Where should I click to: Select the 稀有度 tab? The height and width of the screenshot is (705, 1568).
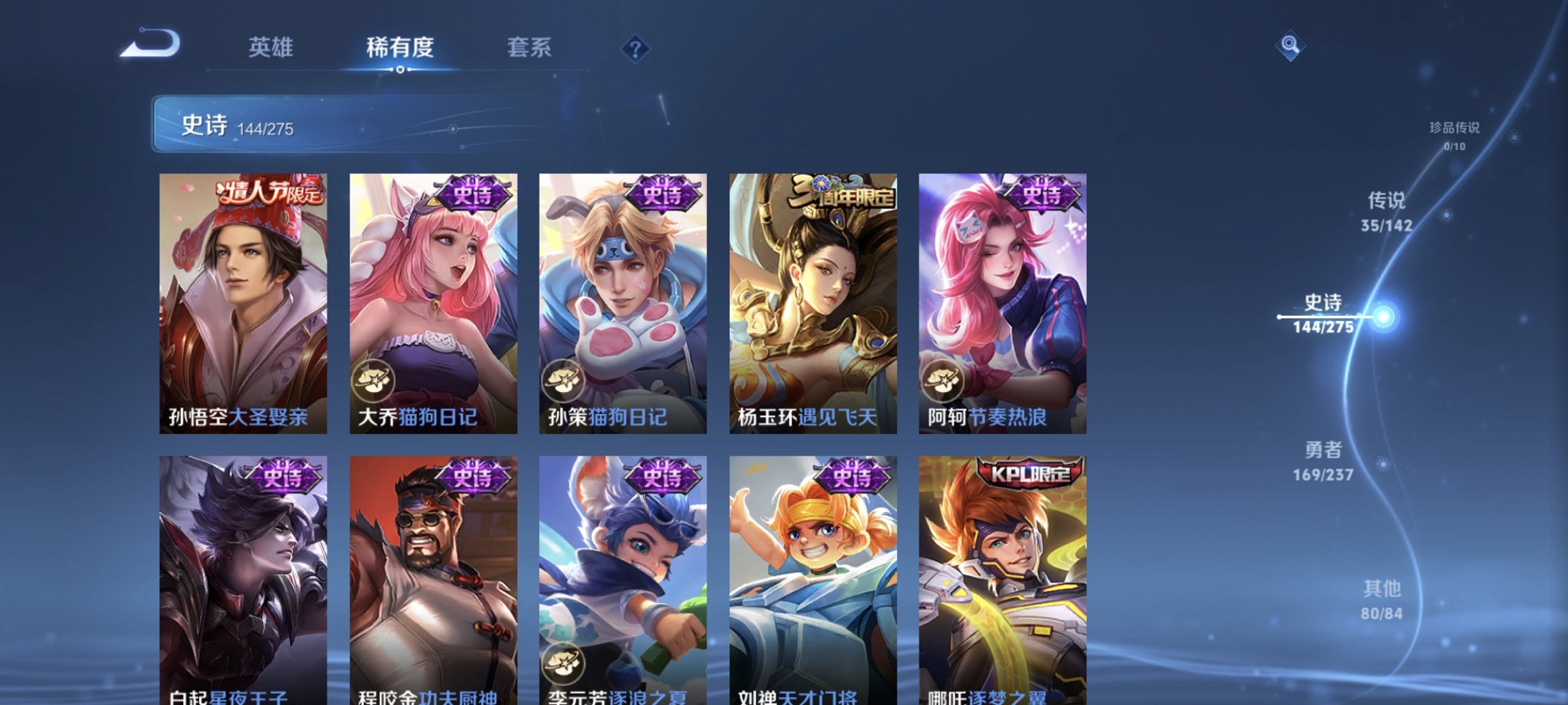(x=399, y=48)
